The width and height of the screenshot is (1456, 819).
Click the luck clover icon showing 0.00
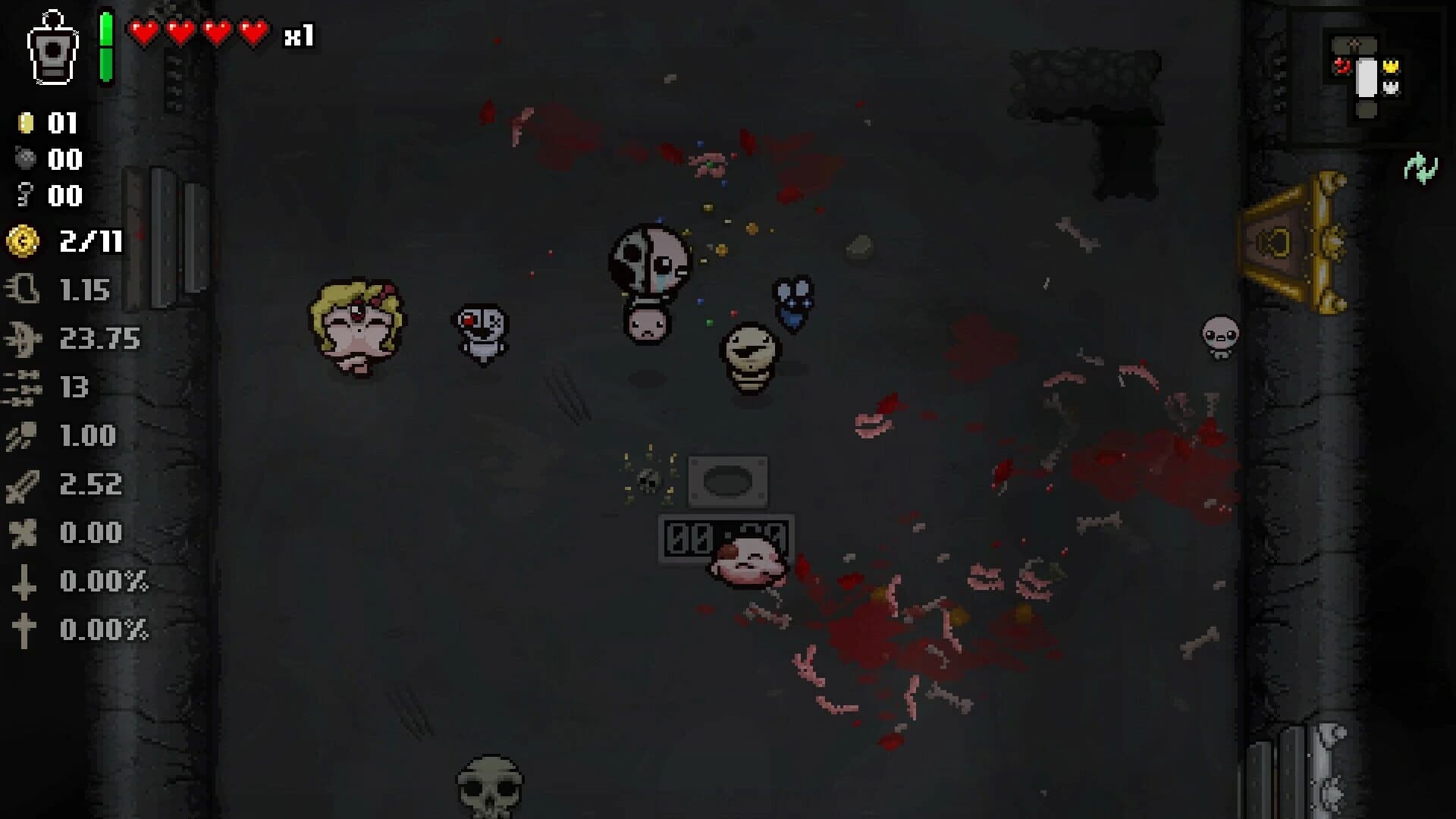pyautogui.click(x=25, y=534)
